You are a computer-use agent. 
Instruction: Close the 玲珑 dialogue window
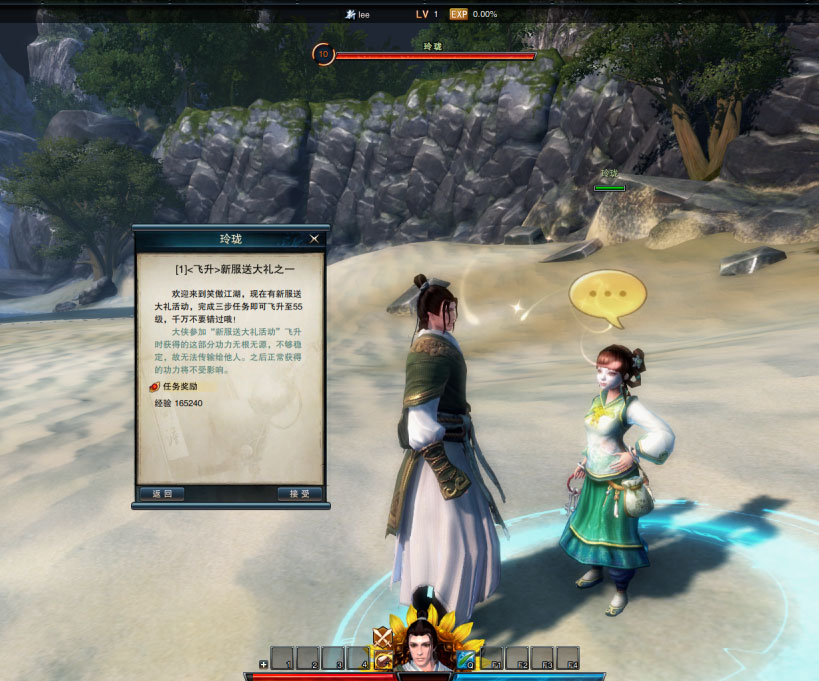(314, 239)
